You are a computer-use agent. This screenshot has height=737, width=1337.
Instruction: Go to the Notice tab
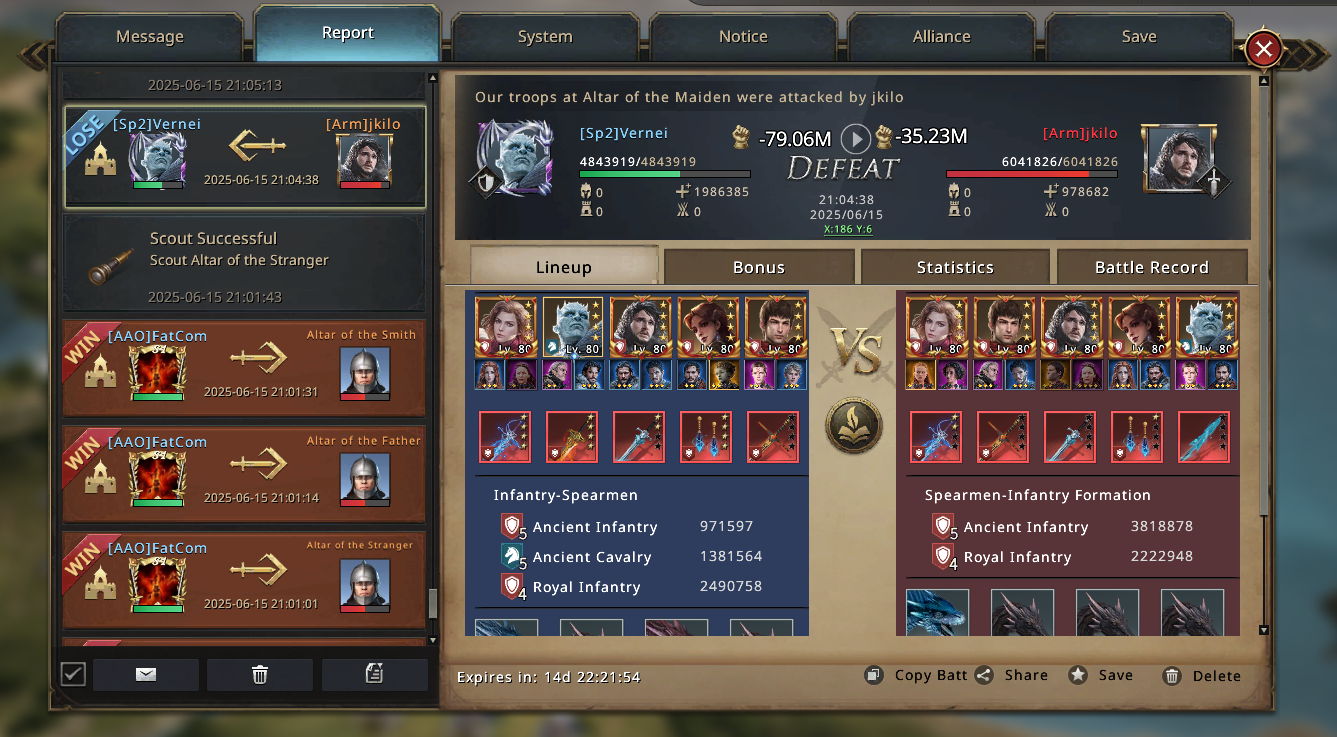(743, 37)
